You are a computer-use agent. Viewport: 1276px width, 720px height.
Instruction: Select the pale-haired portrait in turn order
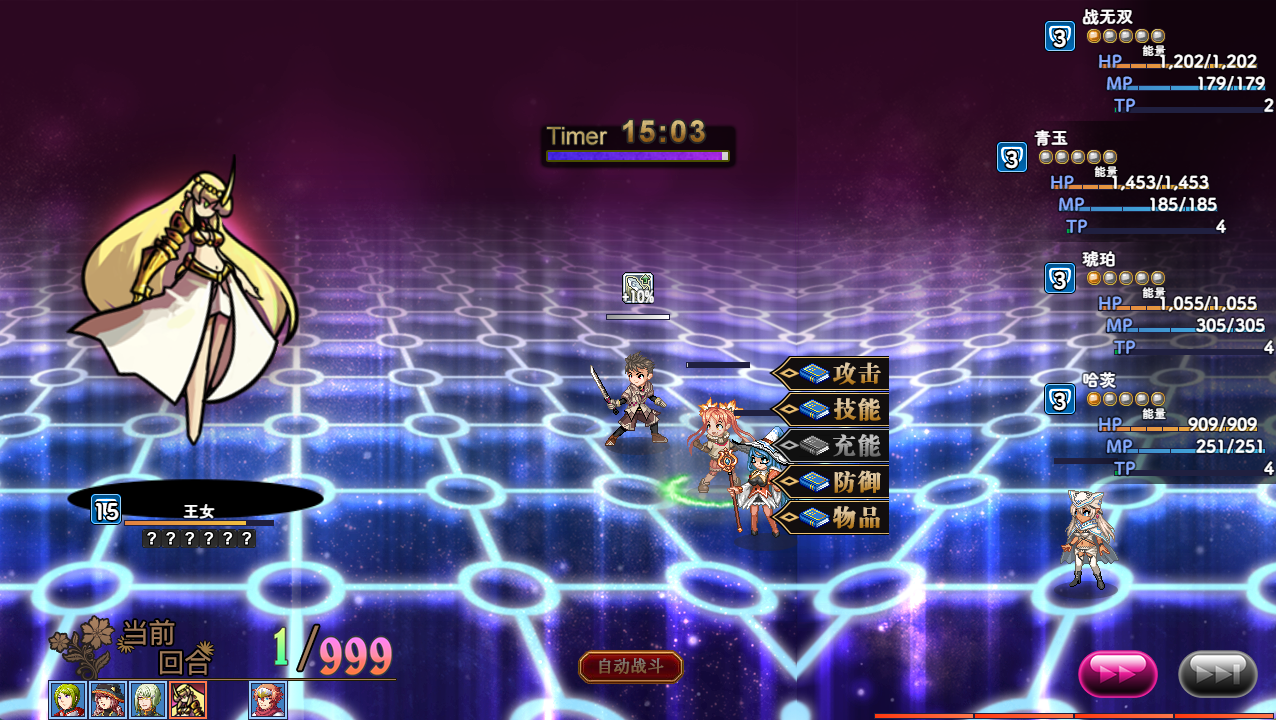coord(148,700)
